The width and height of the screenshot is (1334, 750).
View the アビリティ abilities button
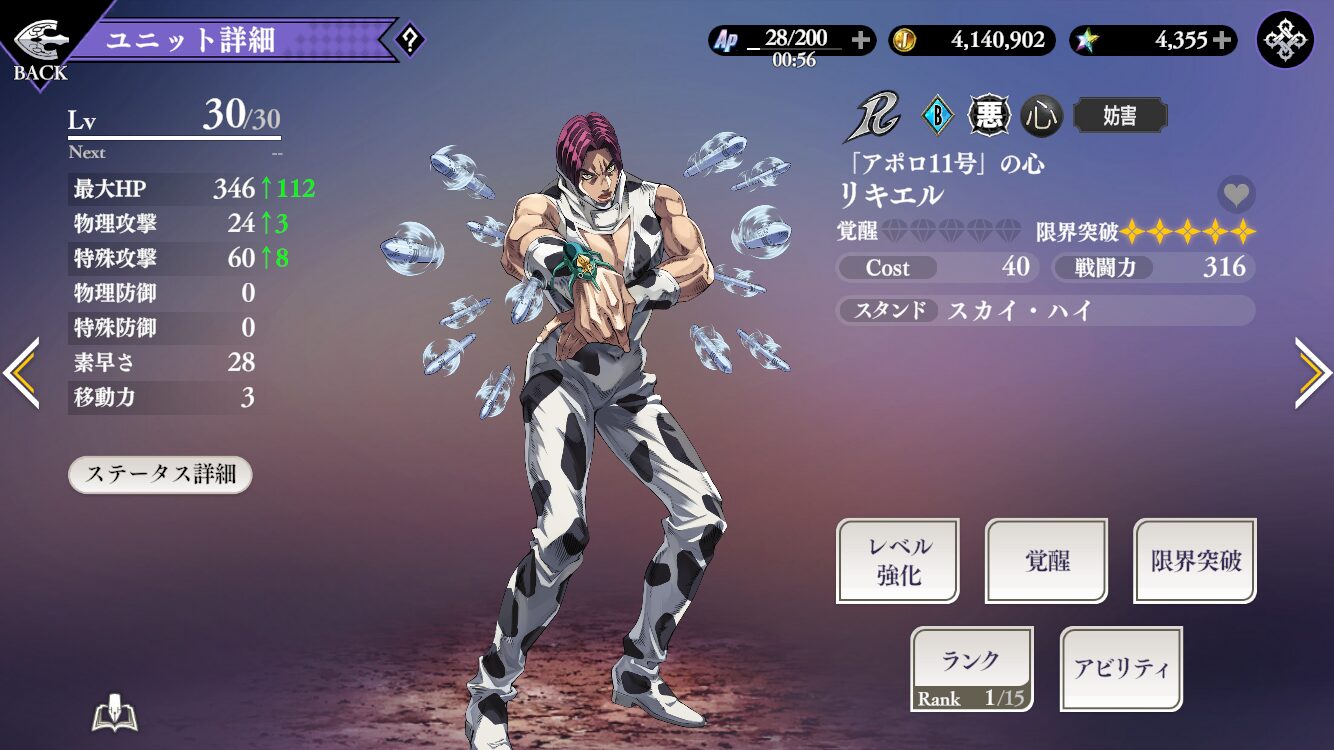(1121, 669)
